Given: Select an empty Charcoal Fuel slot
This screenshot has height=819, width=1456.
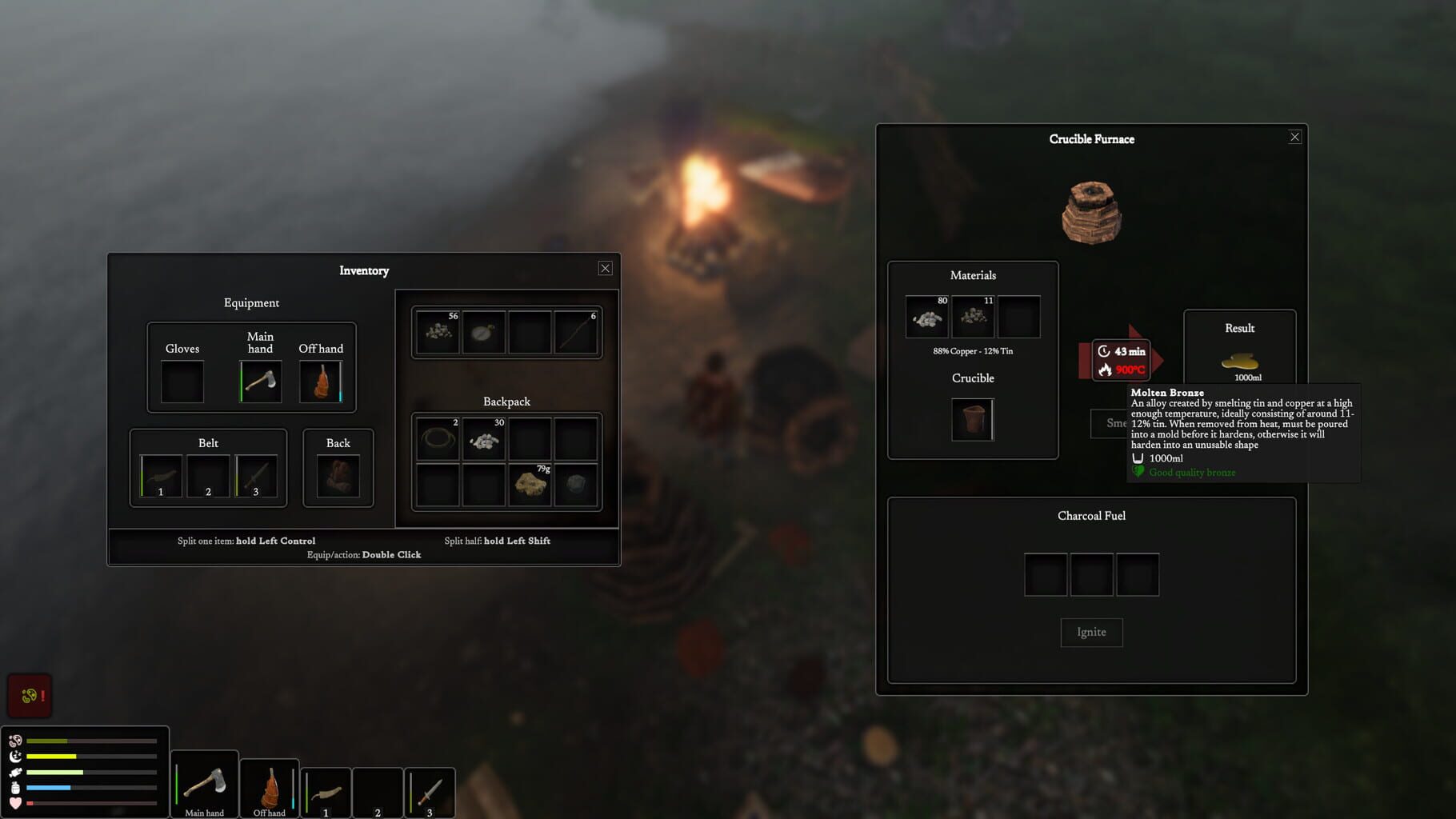Looking at the screenshot, I should coord(1045,574).
